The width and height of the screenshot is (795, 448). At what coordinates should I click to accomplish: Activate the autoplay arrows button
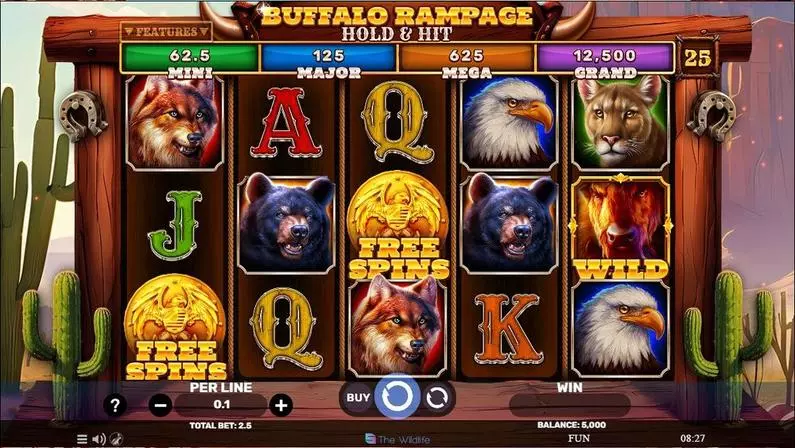pyautogui.click(x=436, y=397)
